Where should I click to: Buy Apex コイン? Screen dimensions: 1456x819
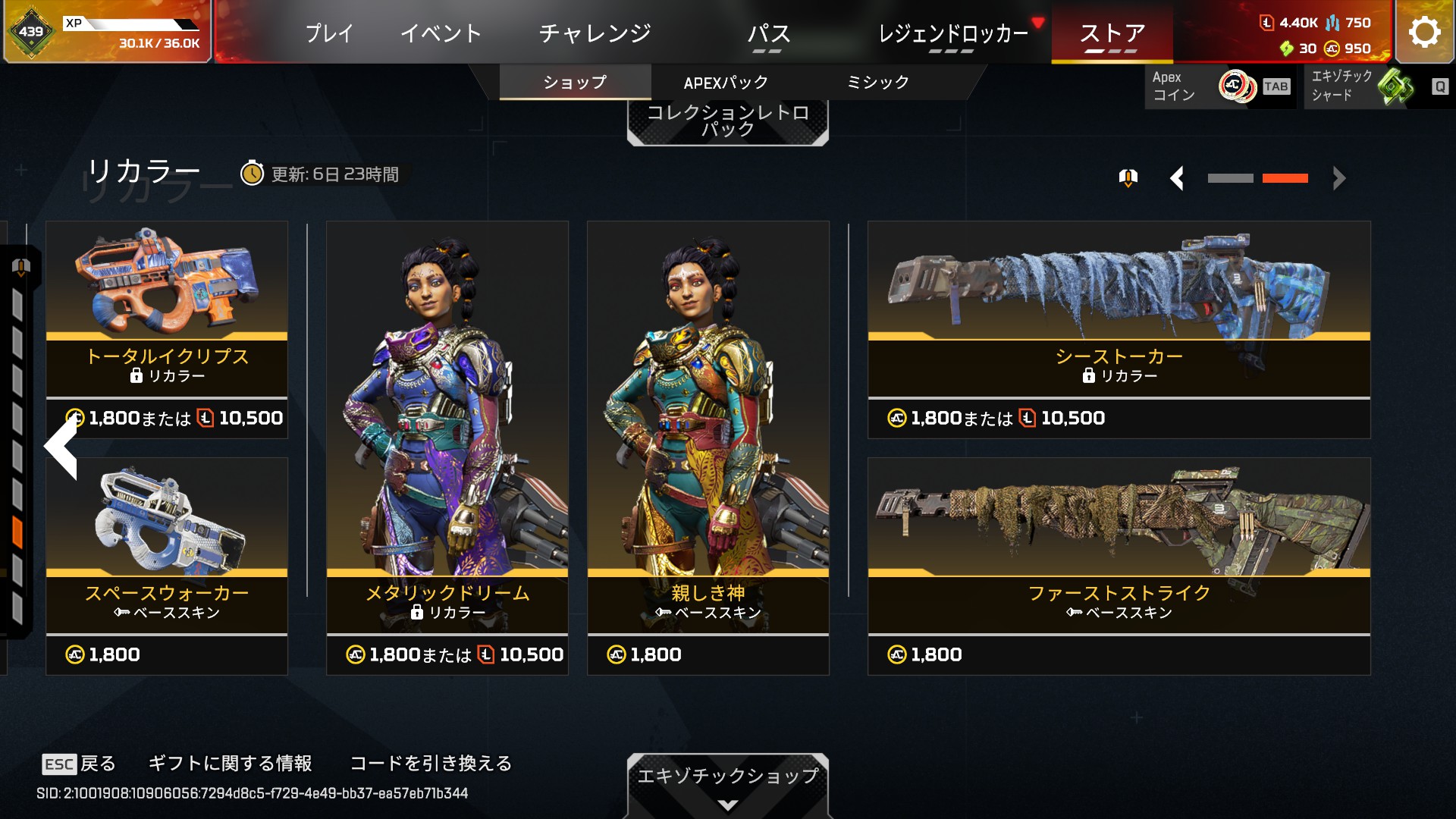tap(1219, 86)
